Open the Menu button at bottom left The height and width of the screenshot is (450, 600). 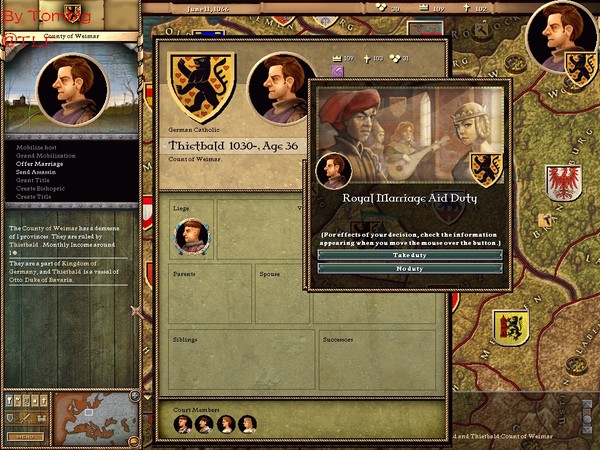(x=25, y=436)
